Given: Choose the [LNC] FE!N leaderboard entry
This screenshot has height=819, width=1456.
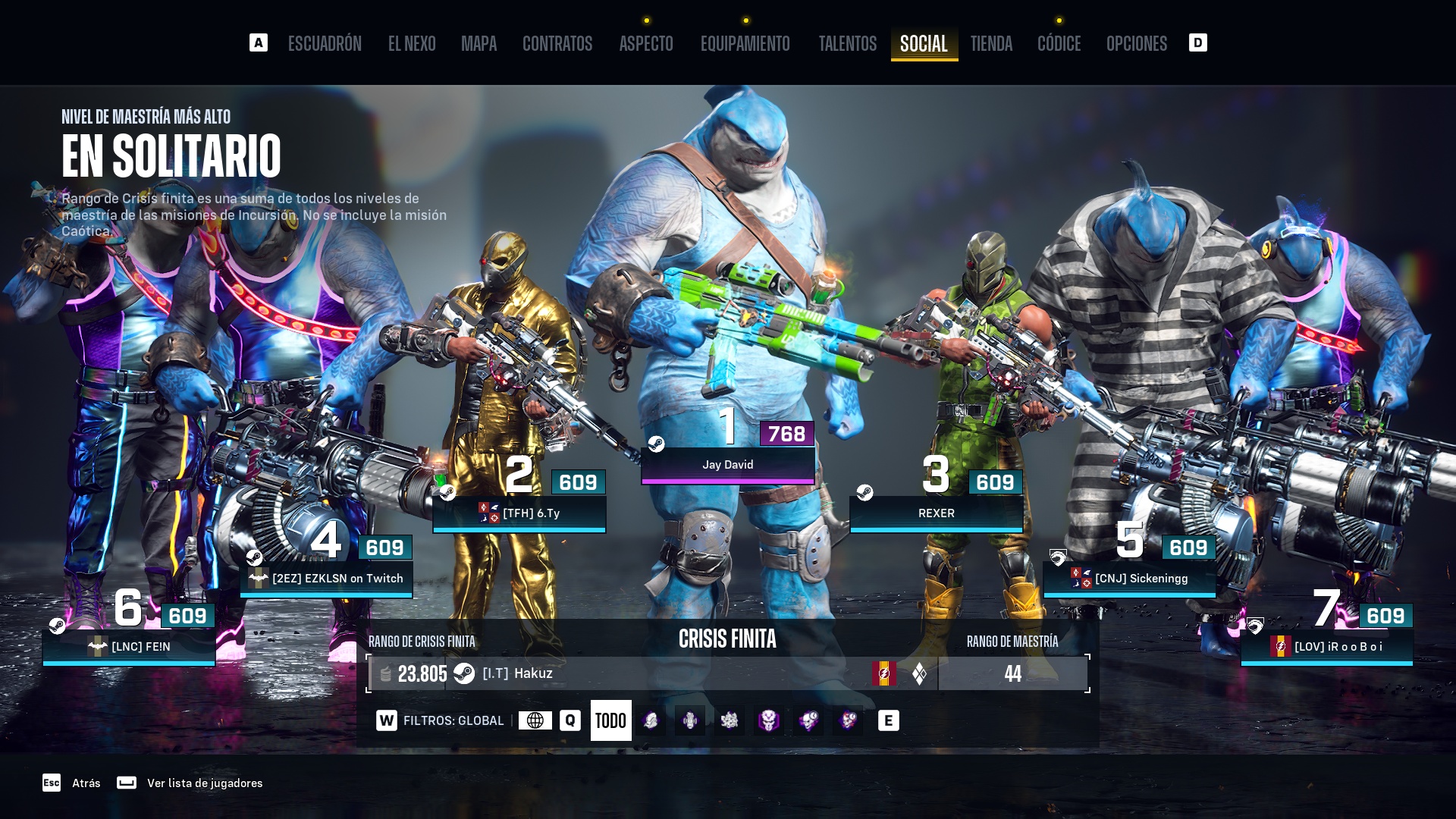Looking at the screenshot, I should tap(129, 647).
